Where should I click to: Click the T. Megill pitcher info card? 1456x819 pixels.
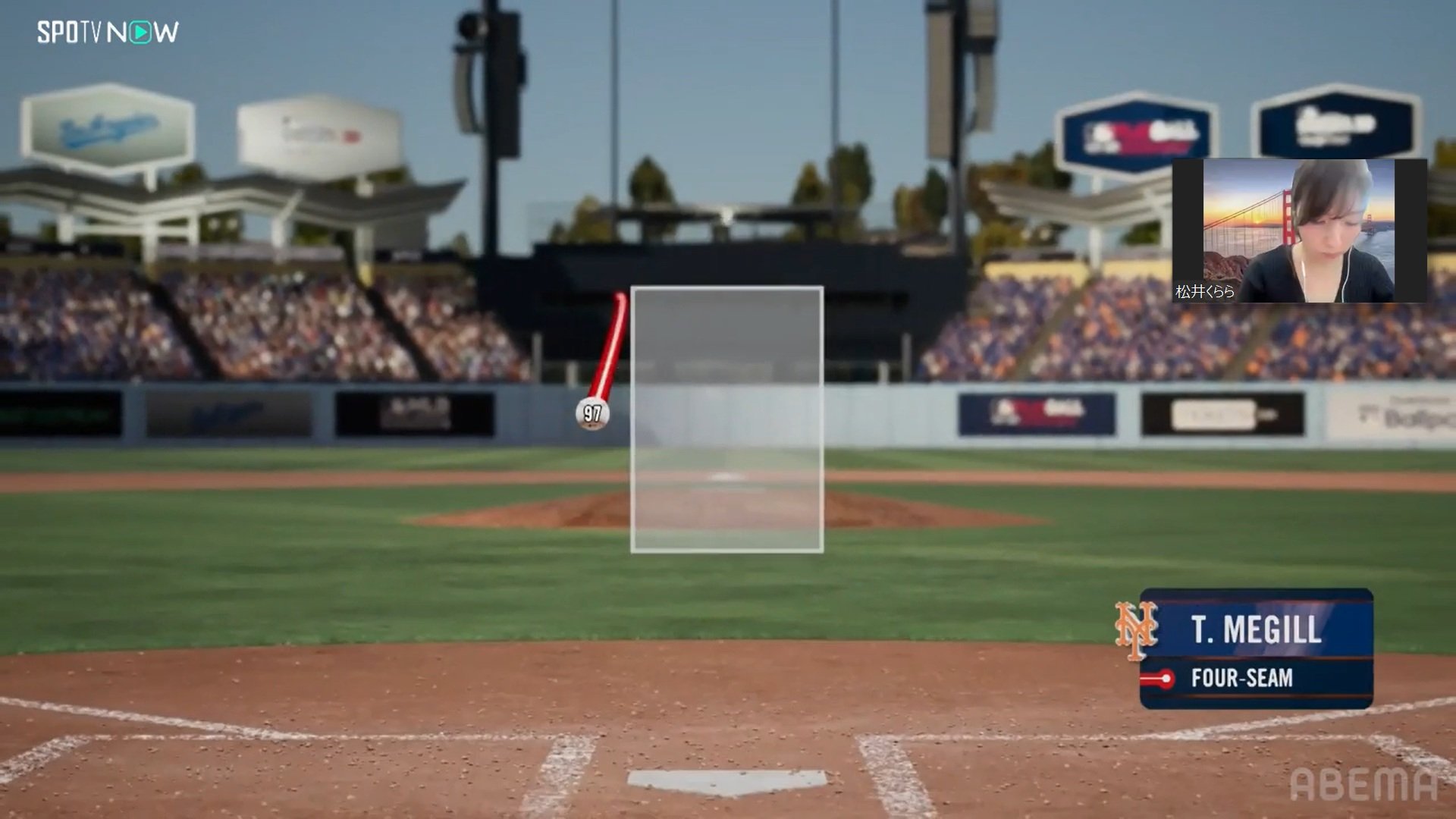click(1255, 649)
